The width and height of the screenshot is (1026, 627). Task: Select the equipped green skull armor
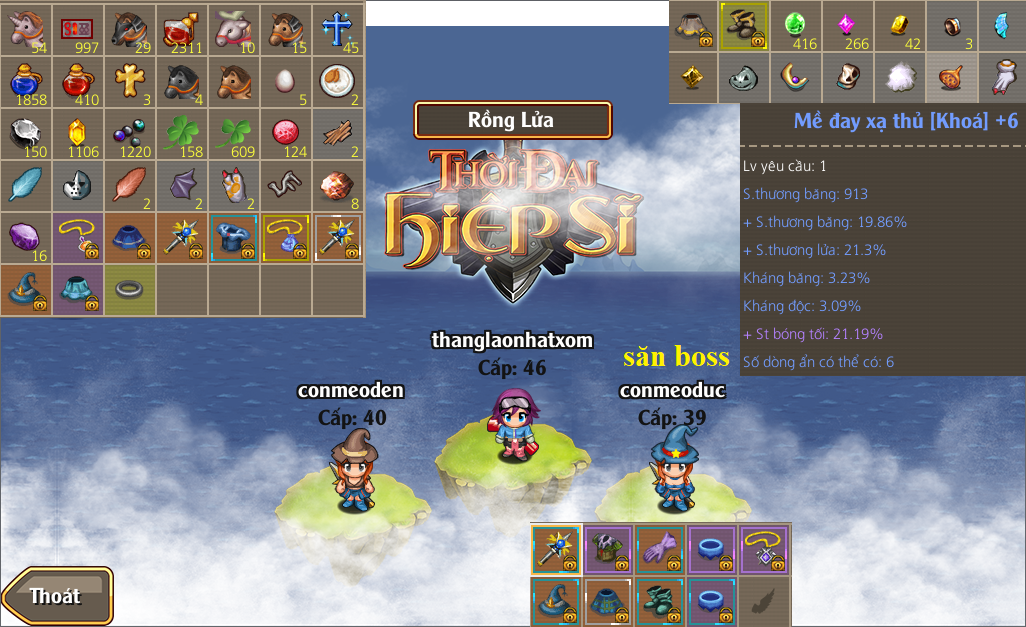click(x=609, y=549)
